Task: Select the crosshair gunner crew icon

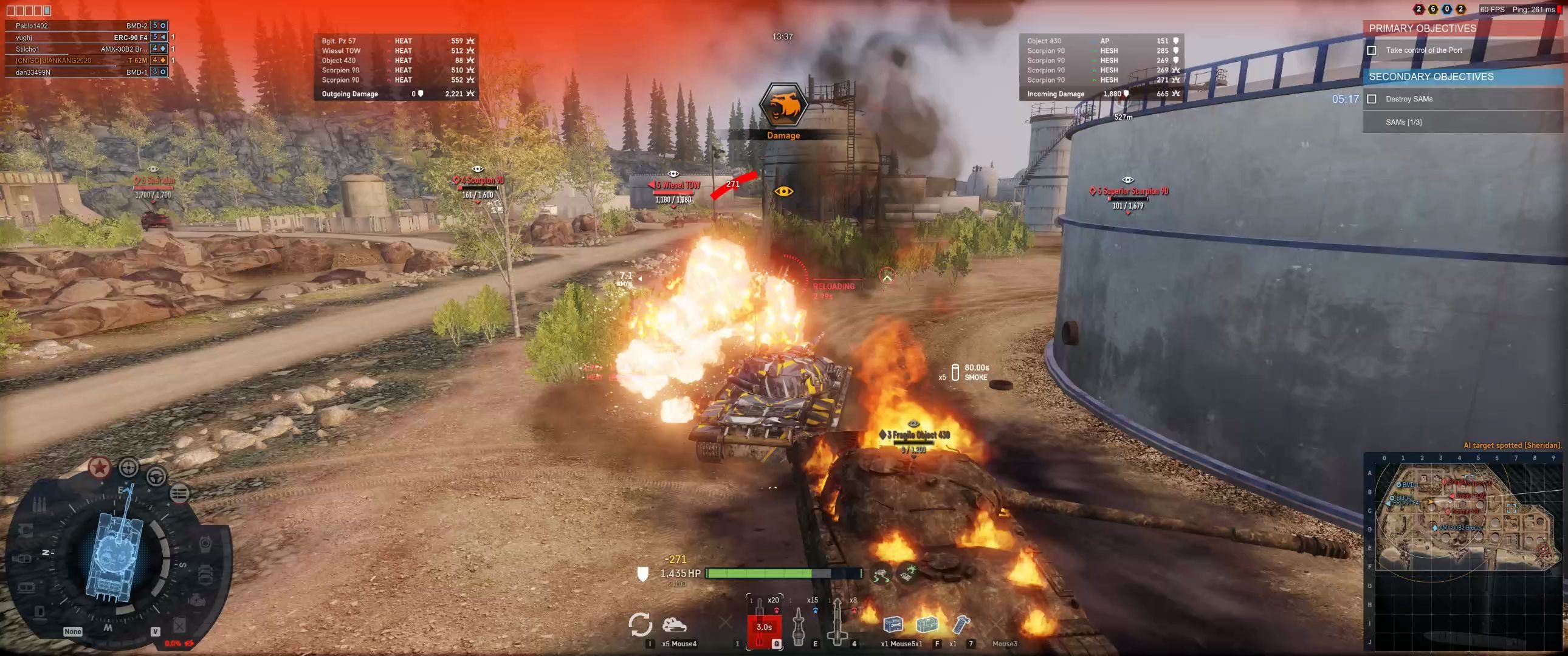Action: point(128,467)
